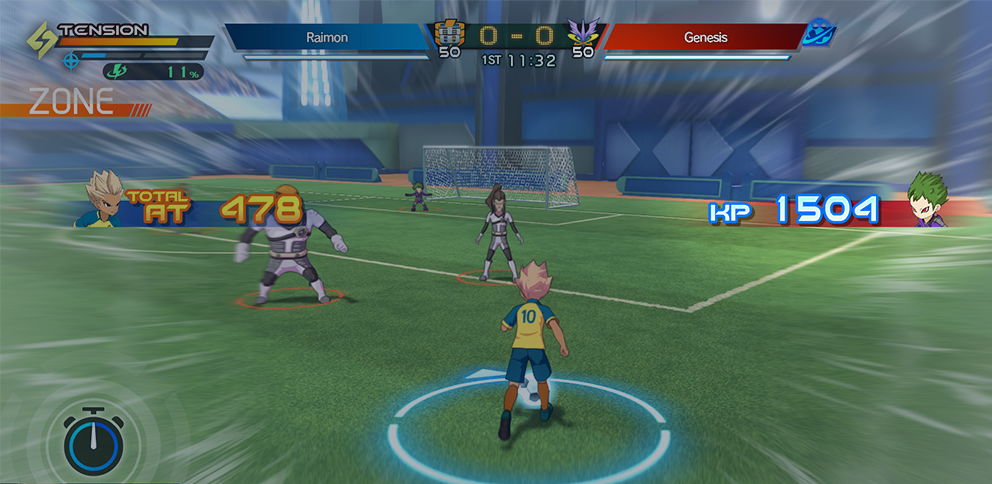The image size is (992, 484).
Task: Tap the stopwatch icon
Action: point(93,440)
